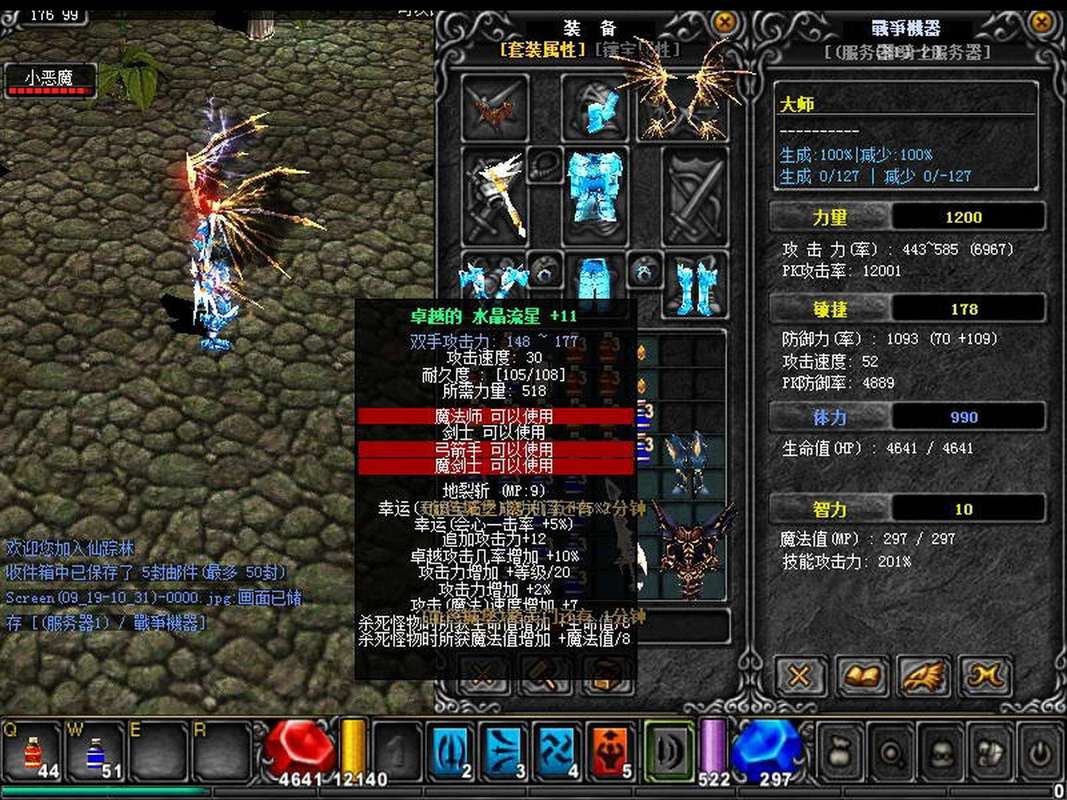The height and width of the screenshot is (800, 1067).
Task: Open the 套装属性 set attributes tab
Action: tap(543, 49)
